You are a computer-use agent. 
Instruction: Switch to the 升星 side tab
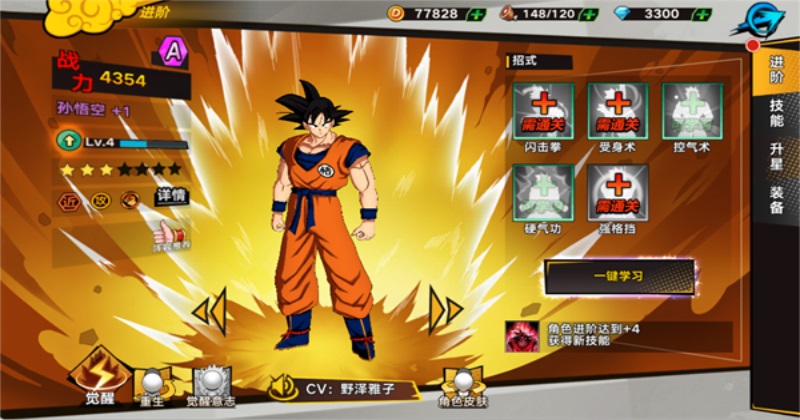click(776, 155)
